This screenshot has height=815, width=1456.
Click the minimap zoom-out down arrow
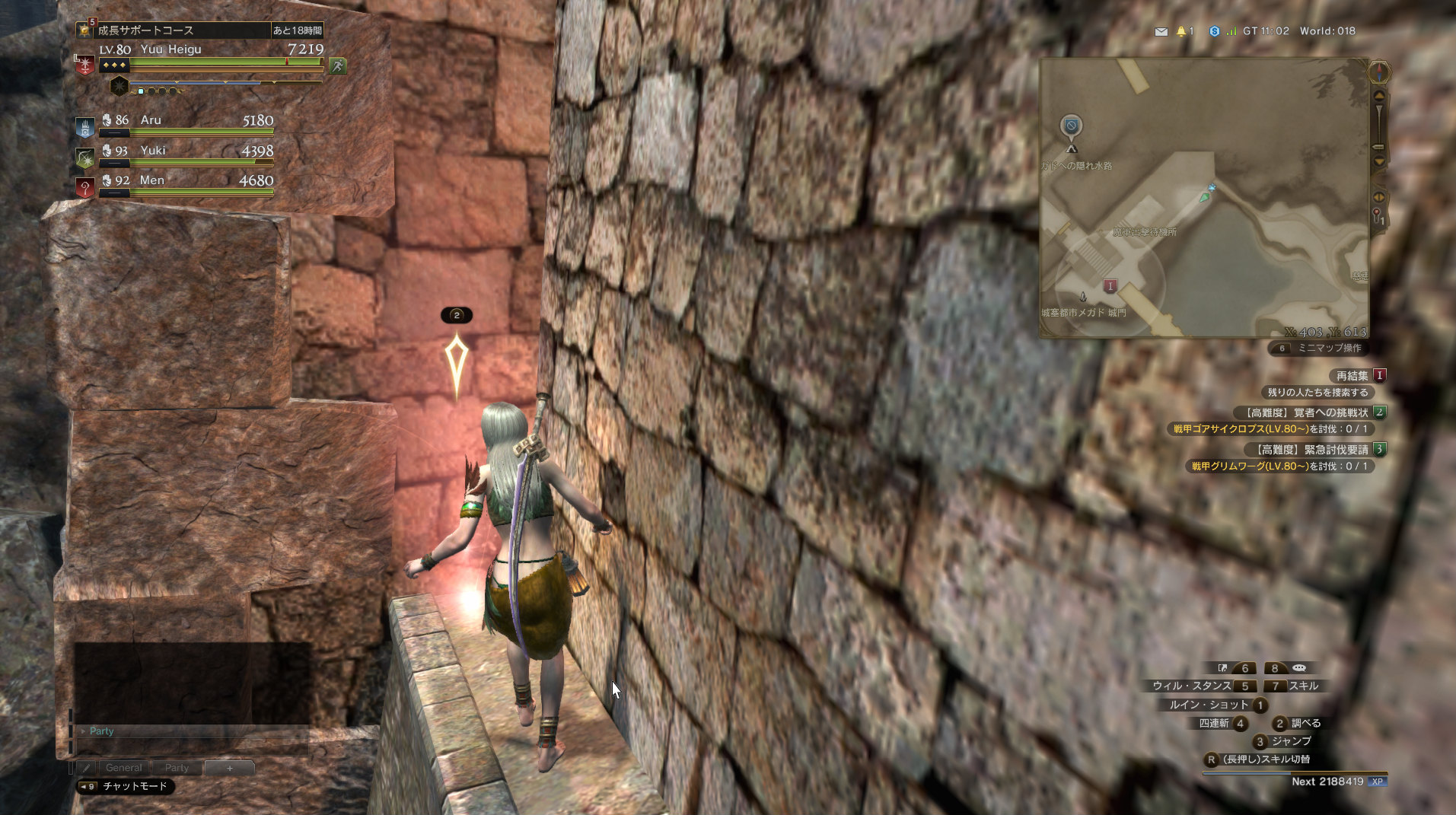(1378, 161)
